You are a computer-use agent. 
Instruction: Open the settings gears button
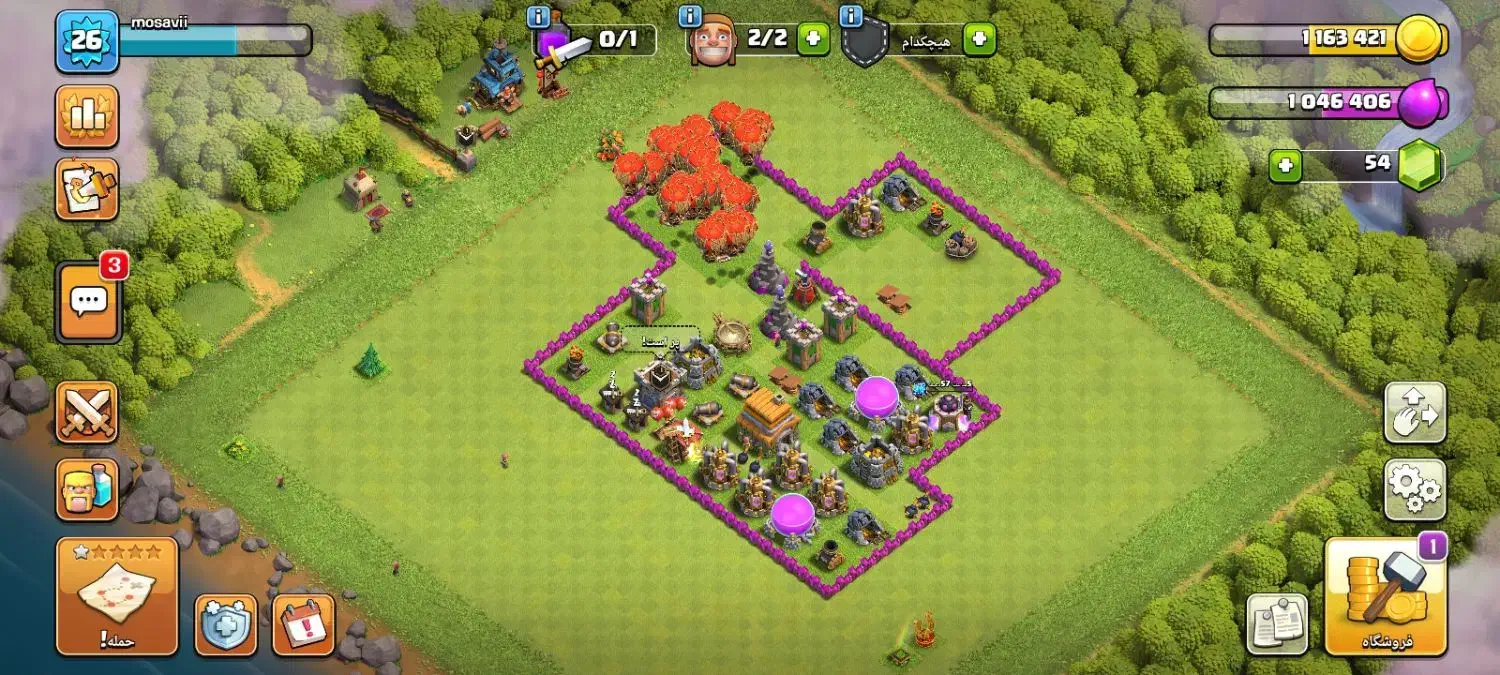tap(1415, 490)
